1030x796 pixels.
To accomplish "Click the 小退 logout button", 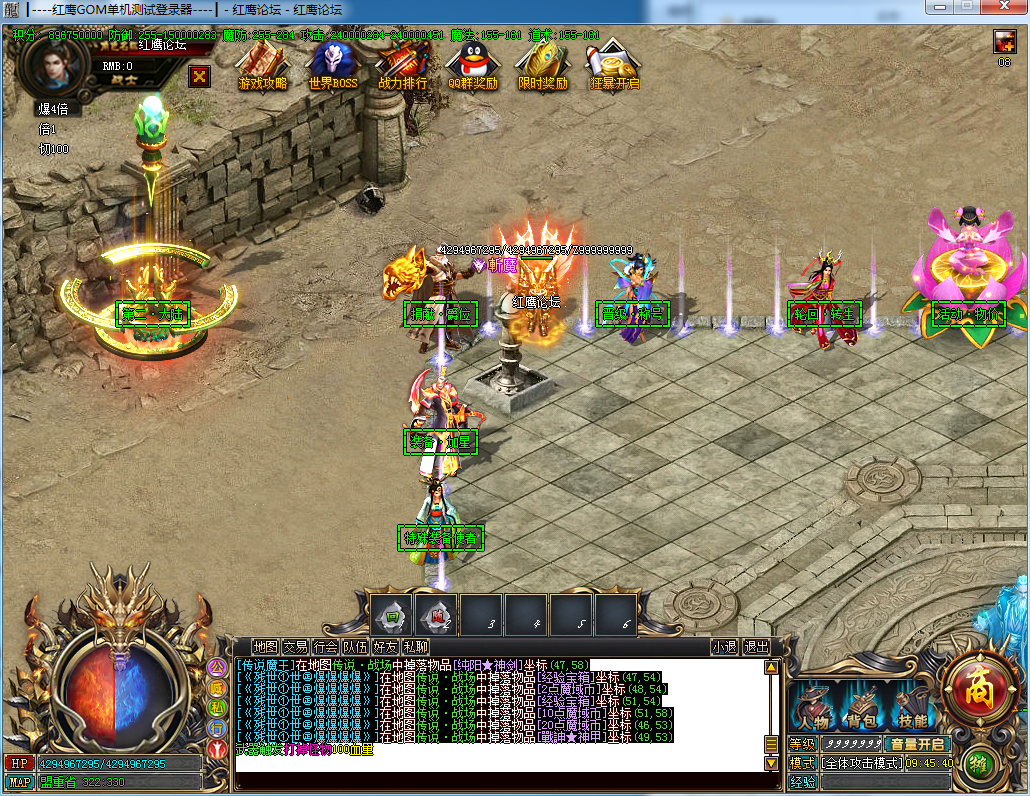I will click(724, 647).
